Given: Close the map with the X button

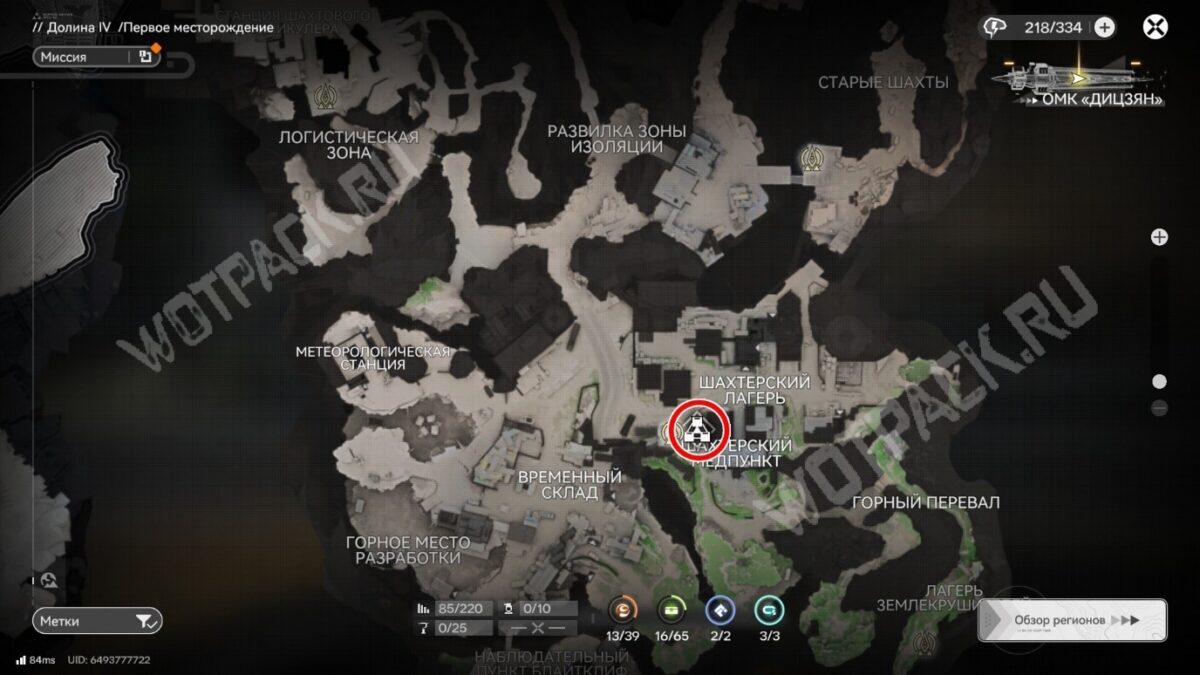Looking at the screenshot, I should (1155, 27).
